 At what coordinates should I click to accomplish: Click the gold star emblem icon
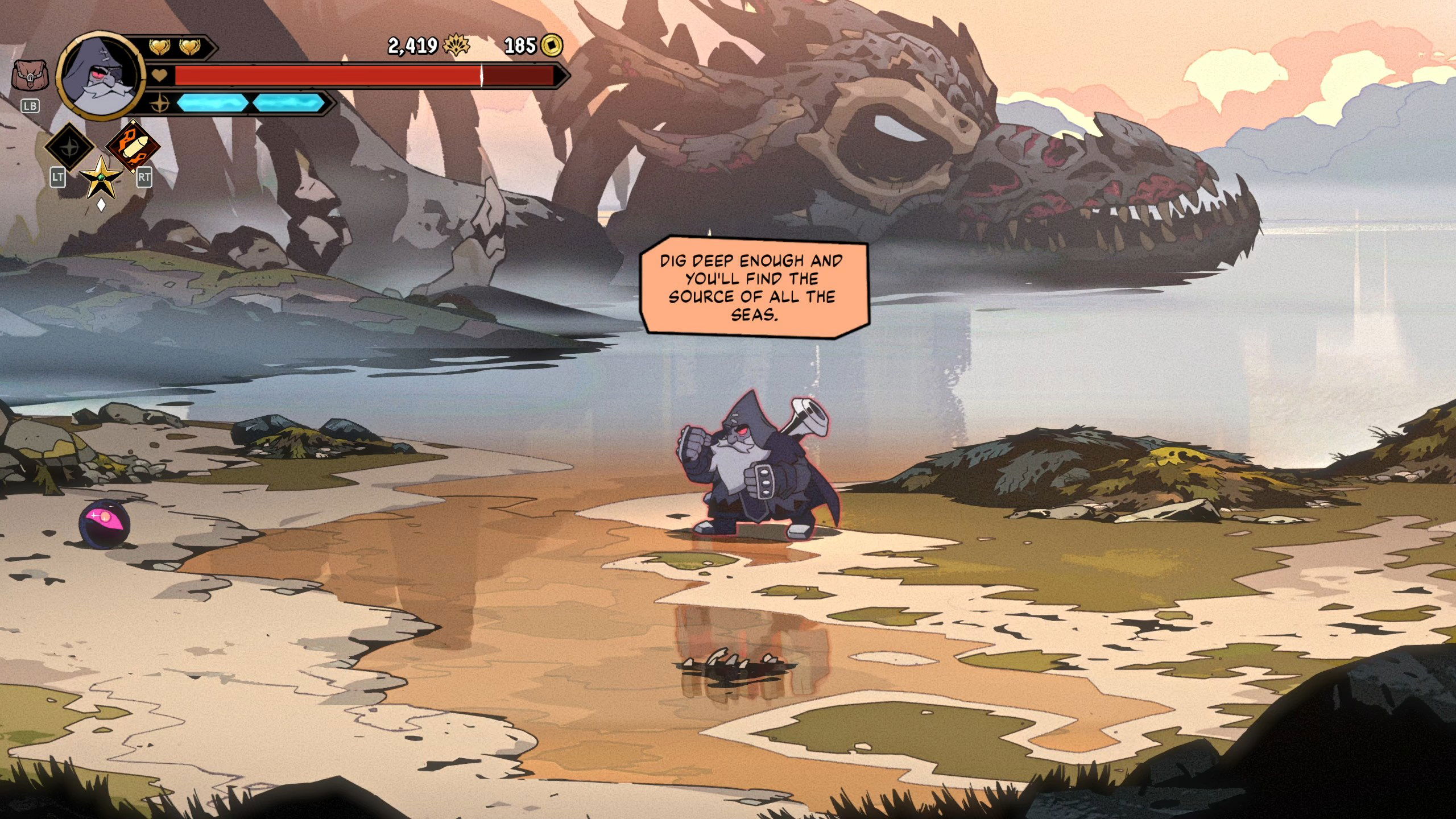click(101, 177)
